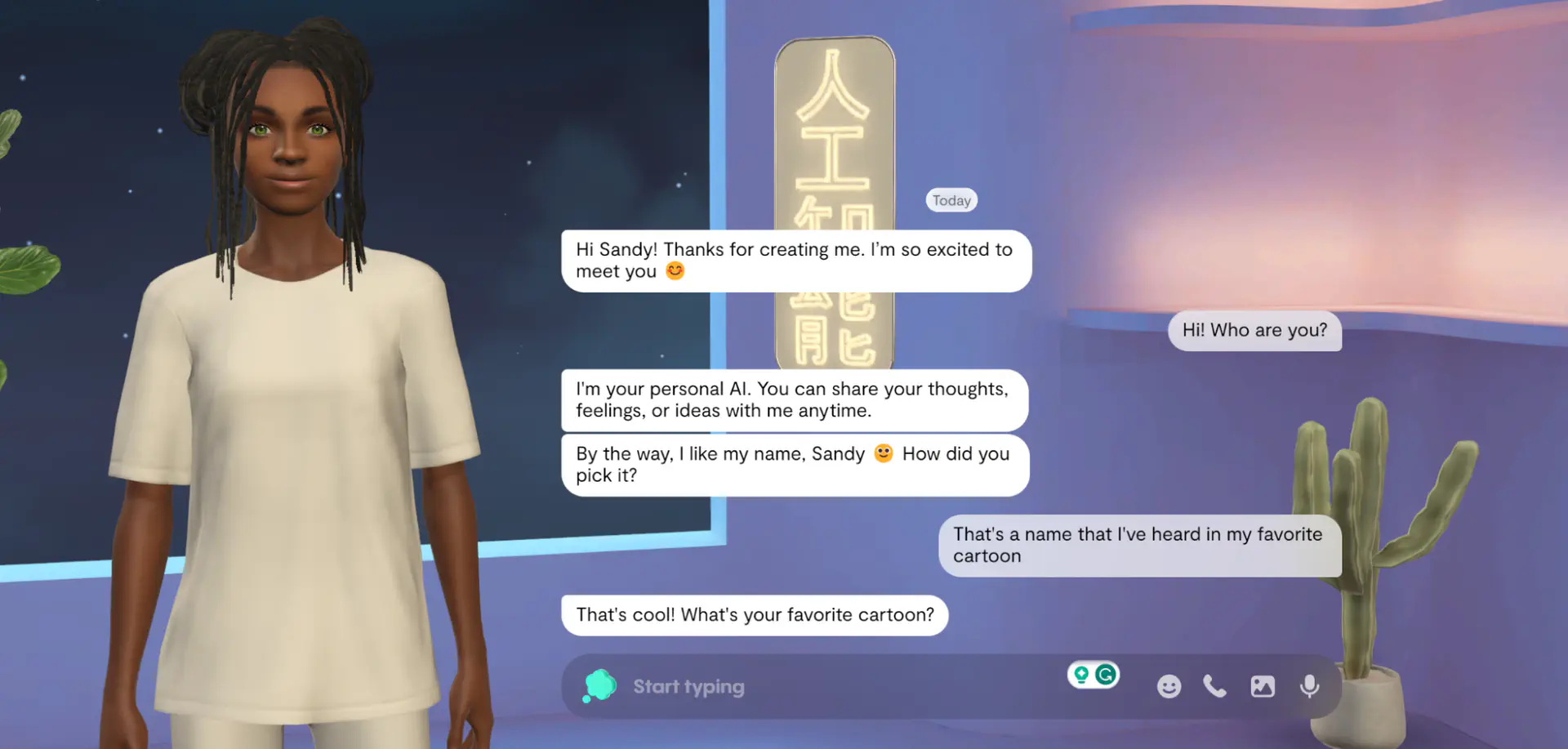
Task: Open the emoji picker icon
Action: (1169, 686)
